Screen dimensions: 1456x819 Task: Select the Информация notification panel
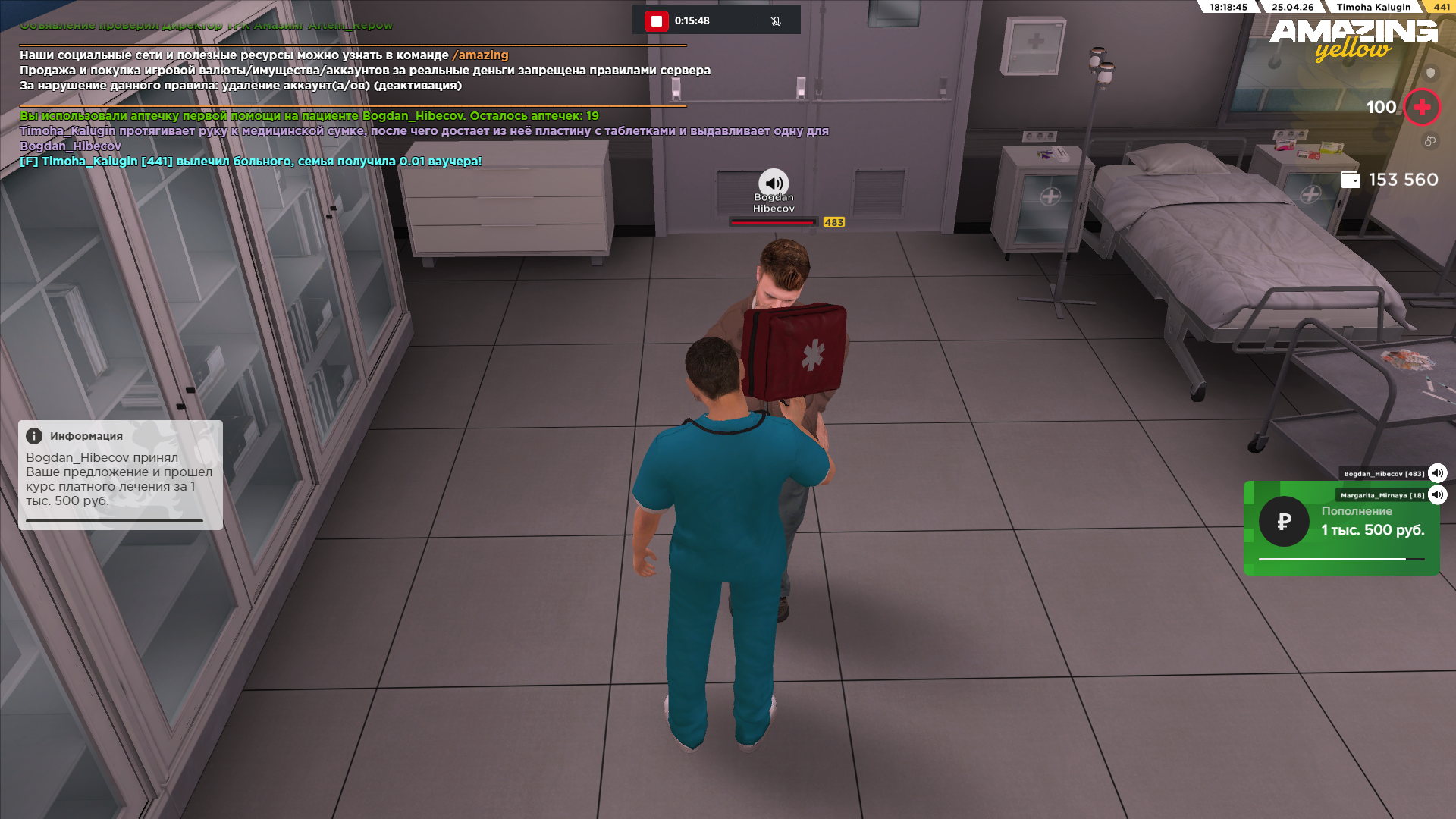[121, 475]
